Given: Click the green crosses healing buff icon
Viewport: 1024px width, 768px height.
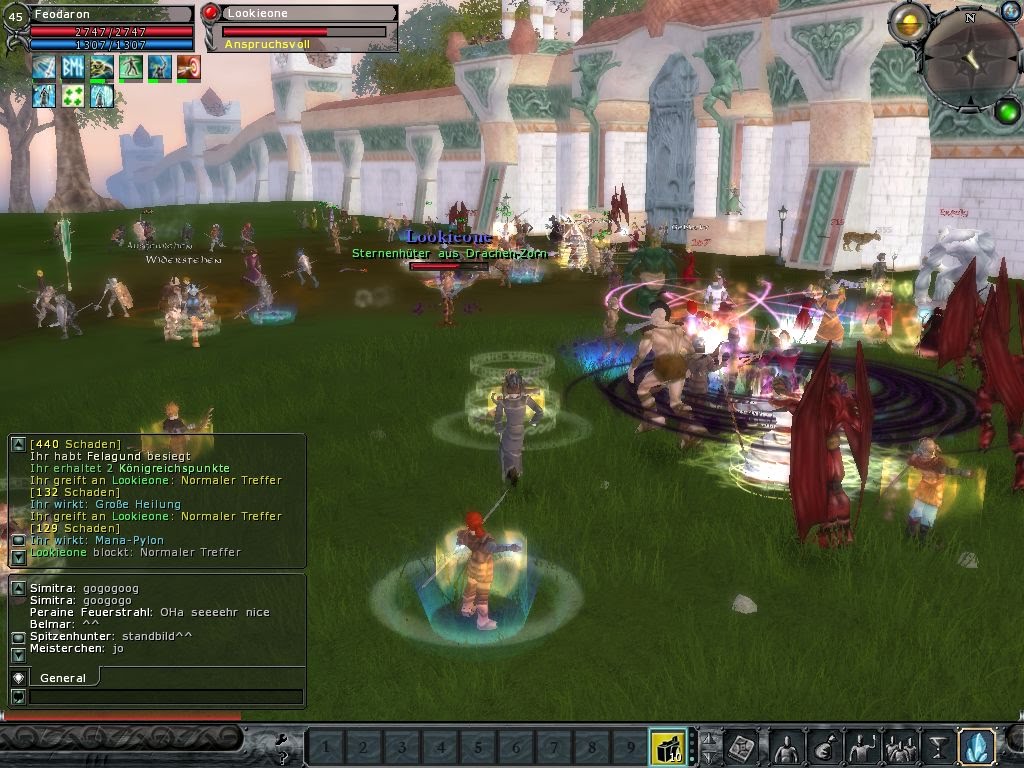Looking at the screenshot, I should point(73,96).
